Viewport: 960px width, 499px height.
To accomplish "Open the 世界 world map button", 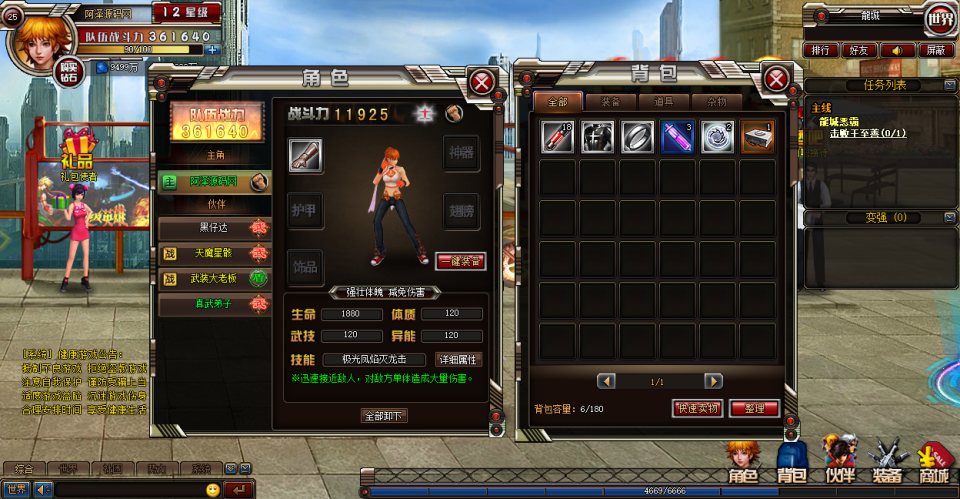I will tap(940, 18).
